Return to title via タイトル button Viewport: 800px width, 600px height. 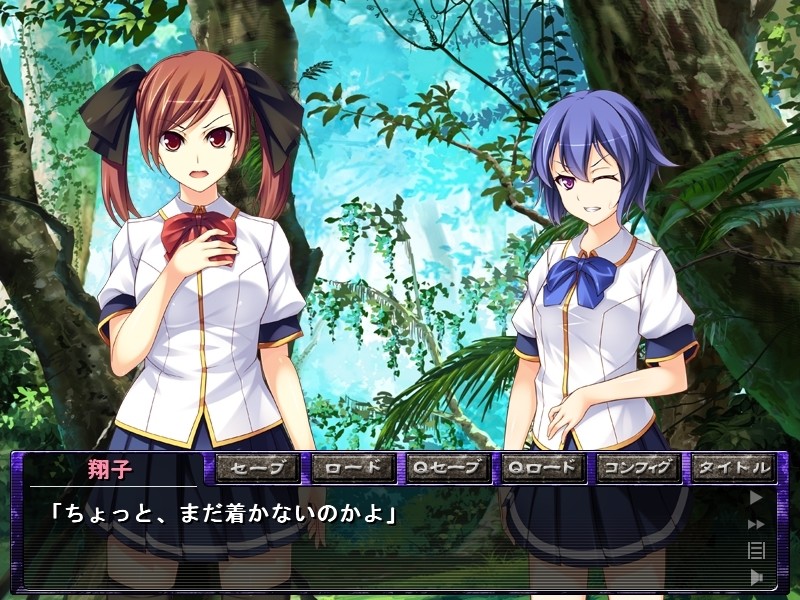coord(733,467)
